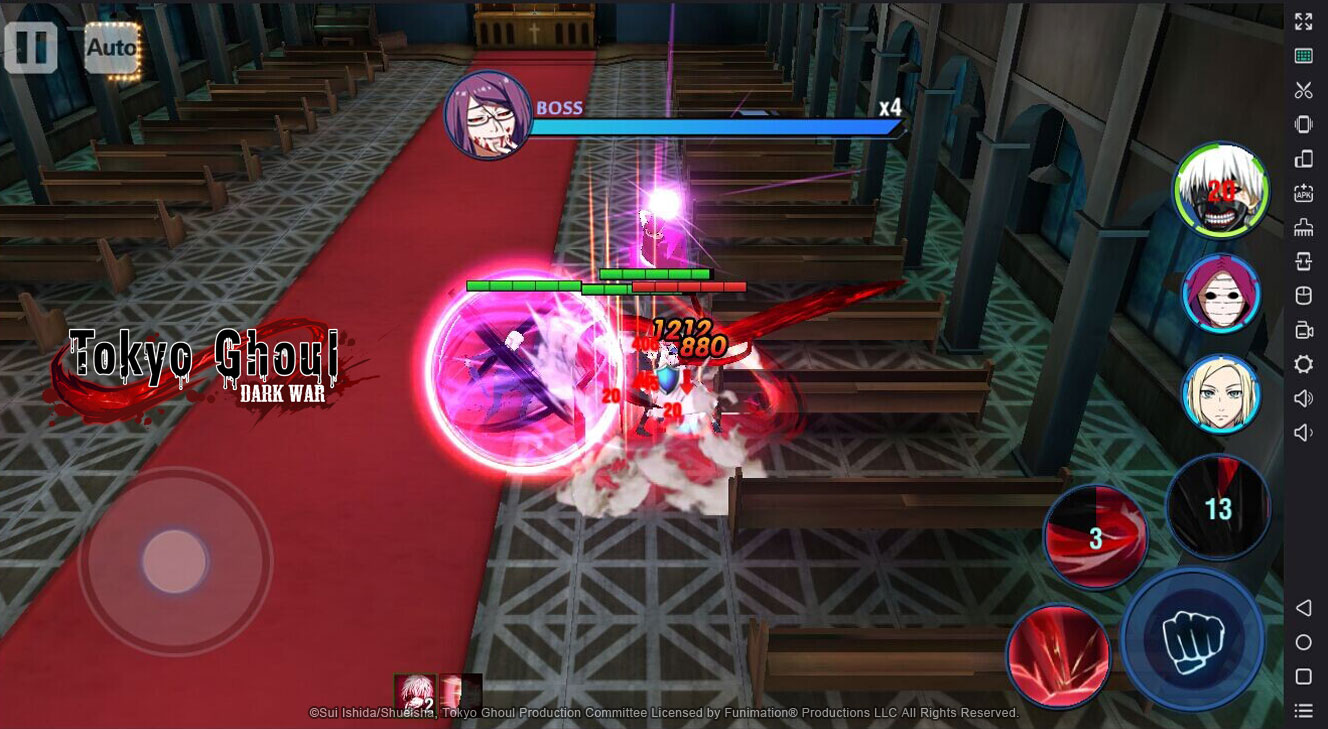Screen dimensions: 1328x729
Task: Switch to the pink-haired masked character
Action: pyautogui.click(x=1221, y=293)
